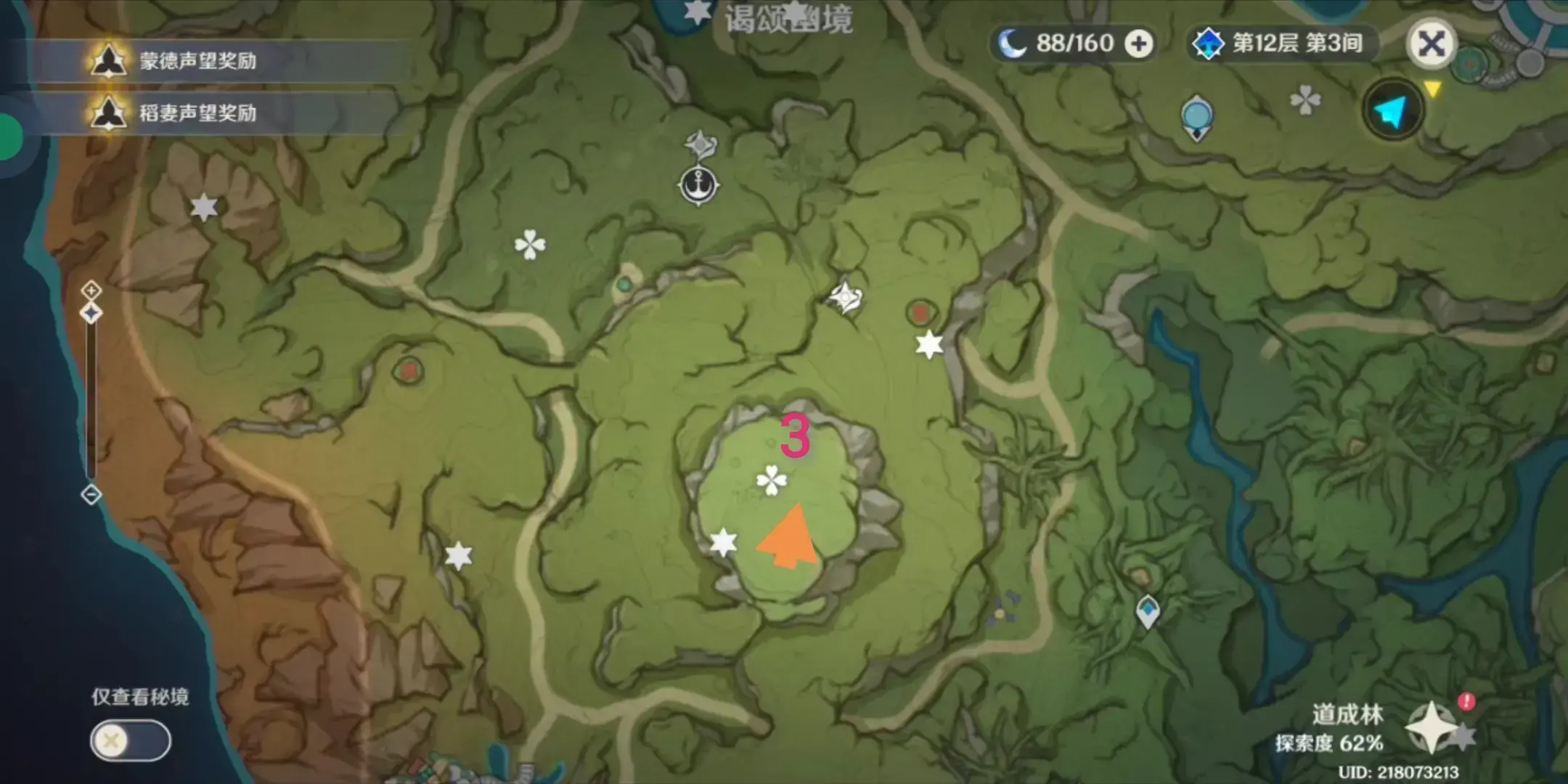Viewport: 1568px width, 784px height.
Task: Select the anchor pin on the map
Action: 698,185
